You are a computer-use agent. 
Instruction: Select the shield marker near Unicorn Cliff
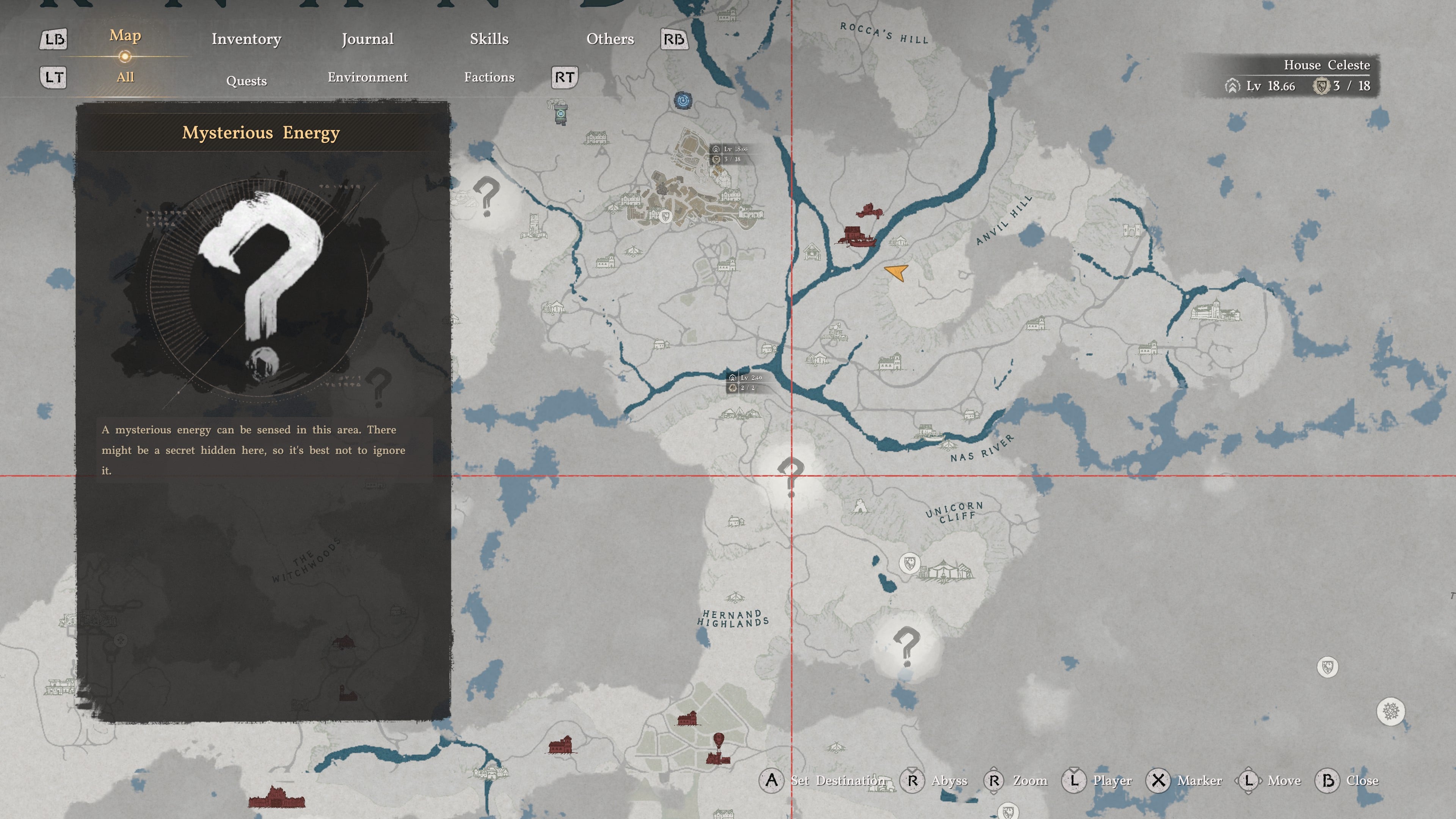pyautogui.click(x=910, y=563)
